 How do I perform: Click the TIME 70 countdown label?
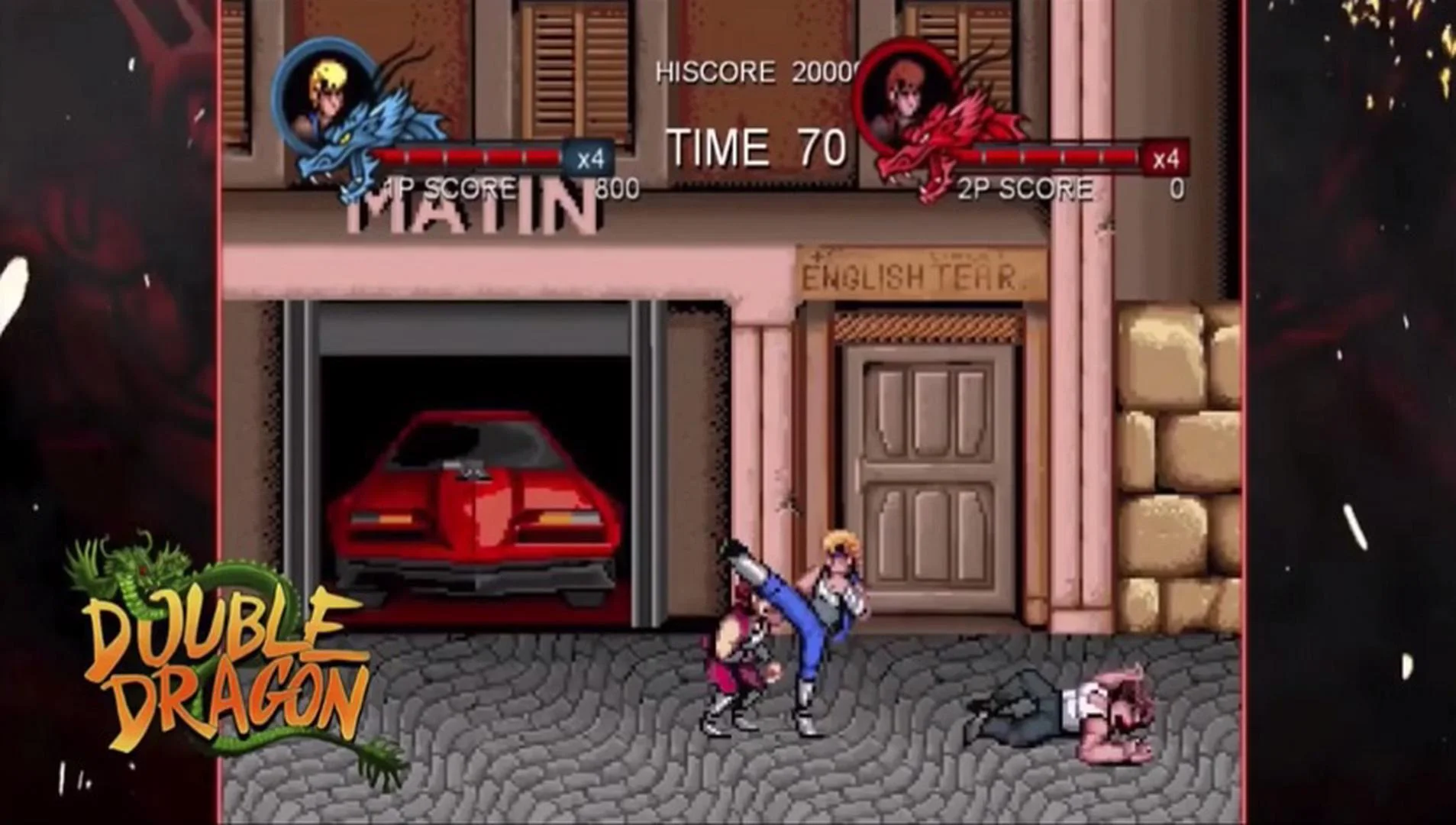[752, 145]
